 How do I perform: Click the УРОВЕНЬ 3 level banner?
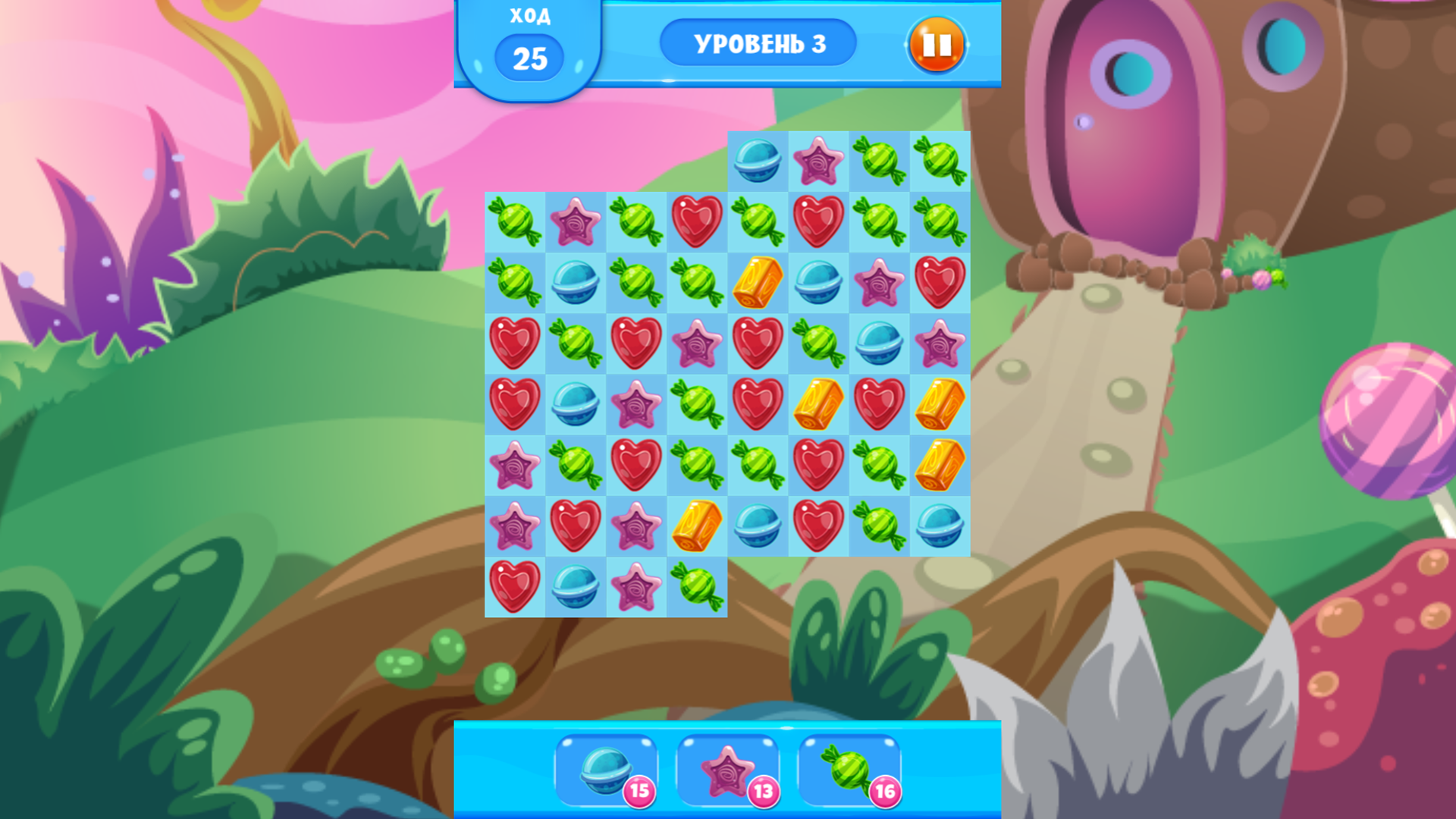[x=757, y=43]
